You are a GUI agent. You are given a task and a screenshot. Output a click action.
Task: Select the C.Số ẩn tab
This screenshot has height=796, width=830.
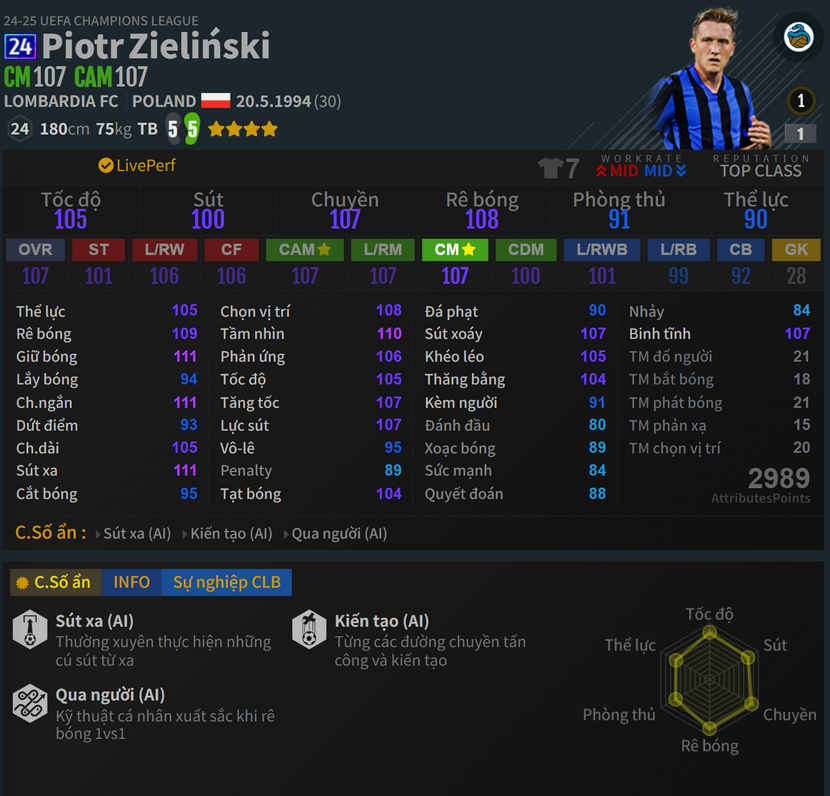53,582
